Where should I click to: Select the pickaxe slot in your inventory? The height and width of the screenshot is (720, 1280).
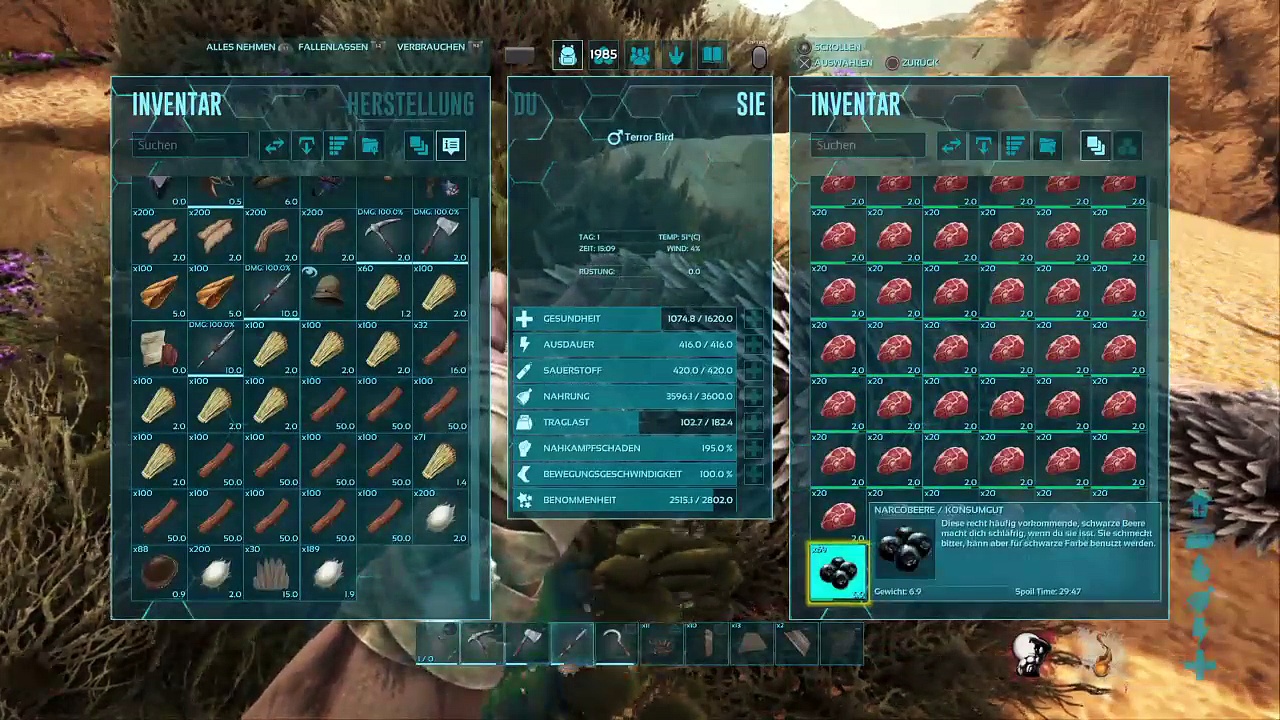384,236
